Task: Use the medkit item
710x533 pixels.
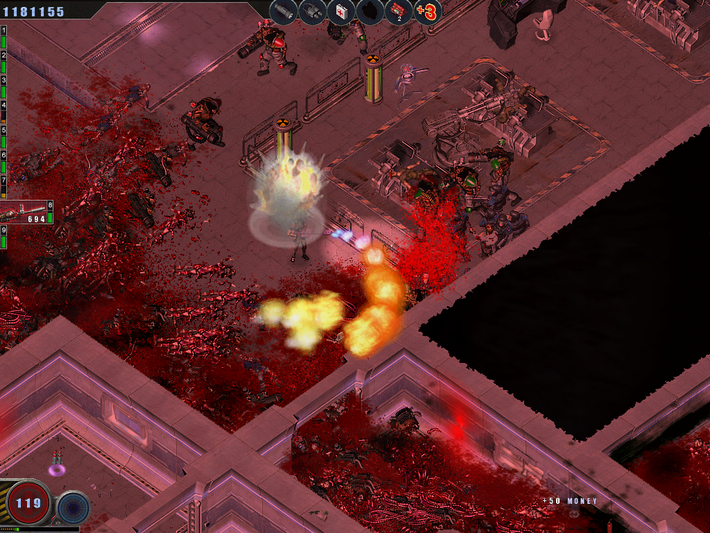Action: point(340,11)
